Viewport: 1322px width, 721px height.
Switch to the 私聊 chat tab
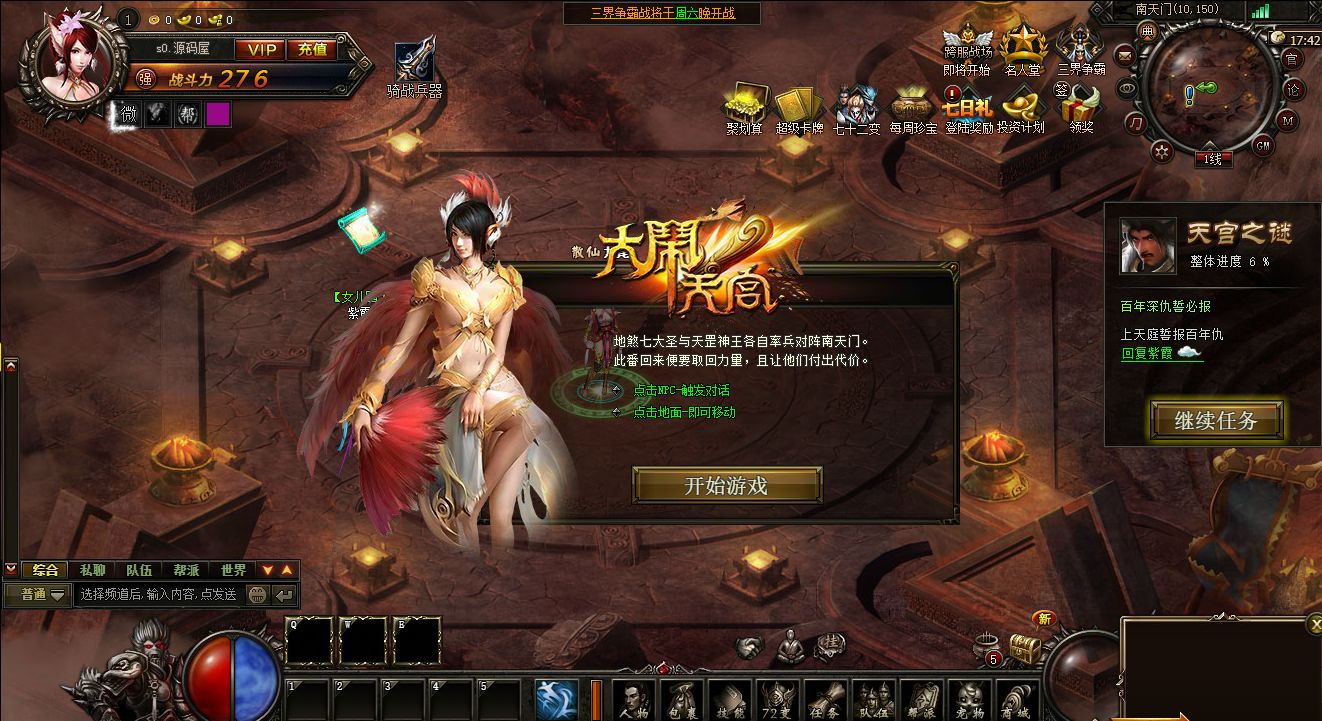point(94,570)
